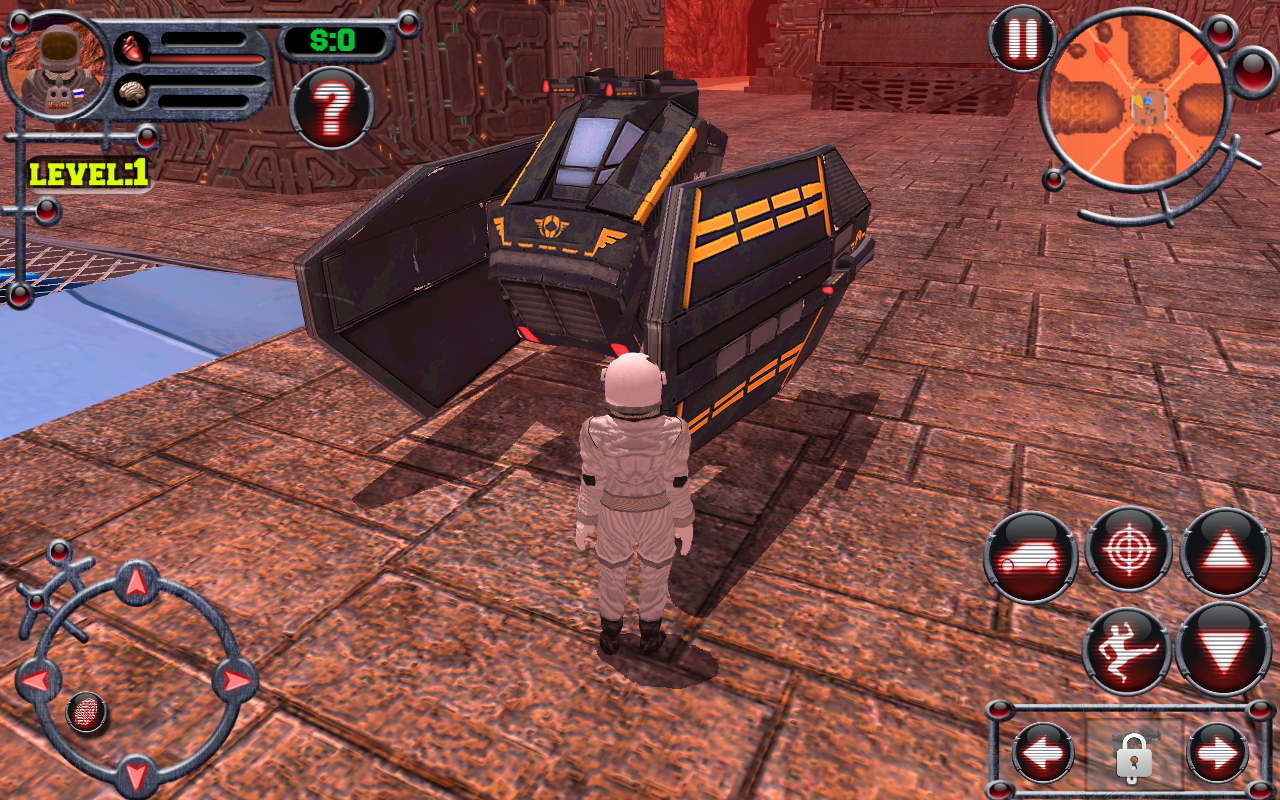Tap the fingerprint button inside D-pad

[88, 712]
